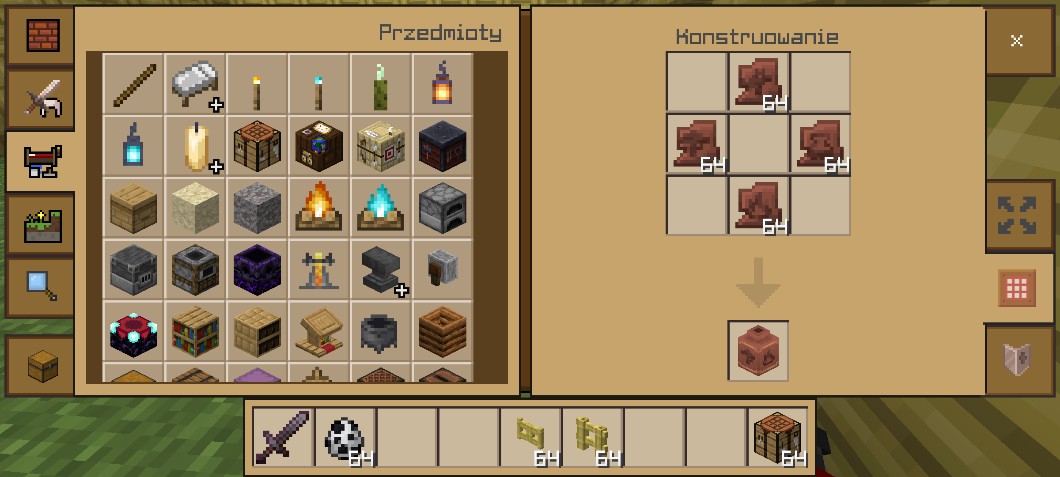Image resolution: width=1060 pixels, height=477 pixels.
Task: Toggle the expand arrows layout button
Action: point(1017,215)
